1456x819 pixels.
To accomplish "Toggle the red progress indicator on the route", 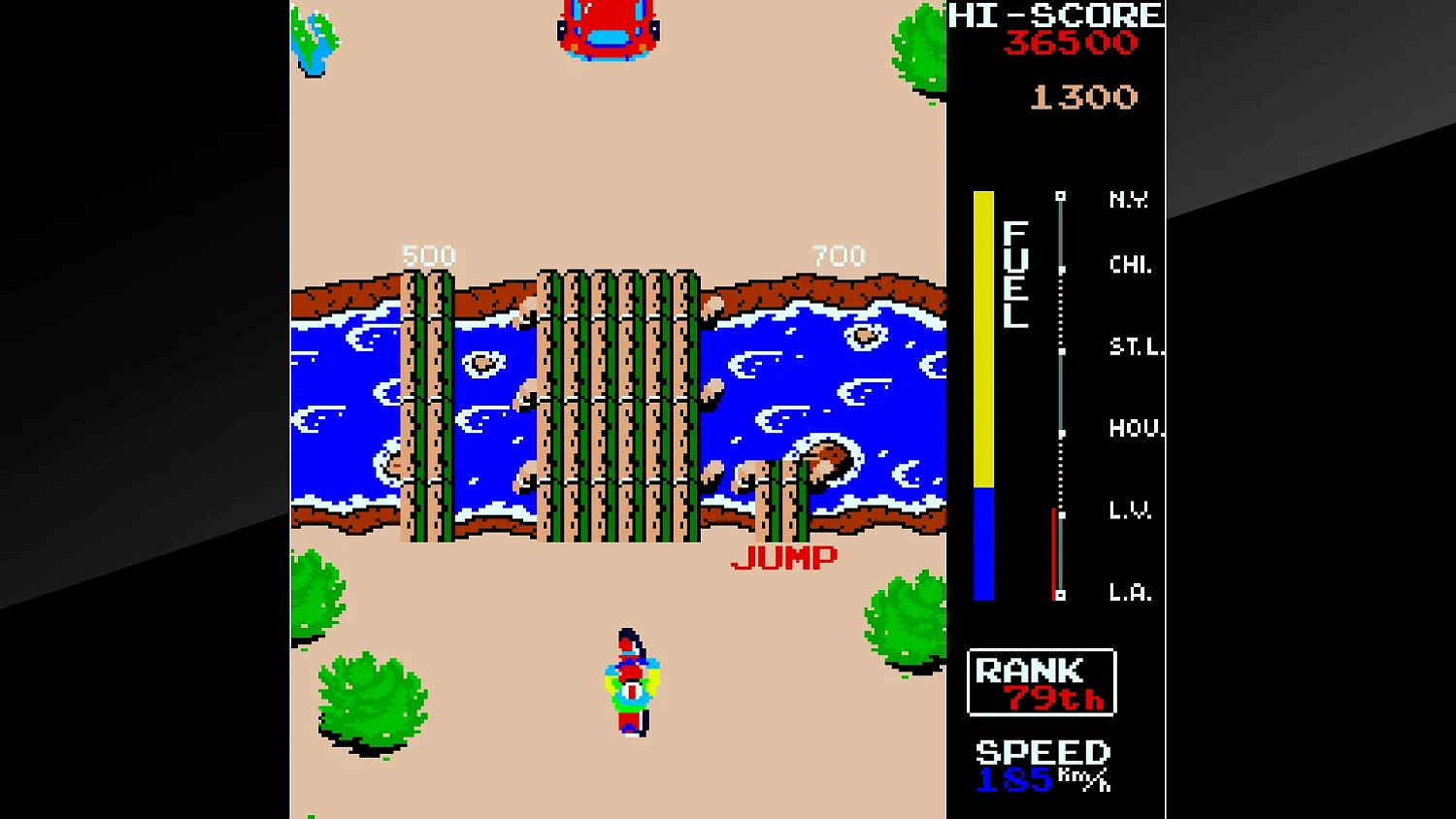I will 1055,553.
